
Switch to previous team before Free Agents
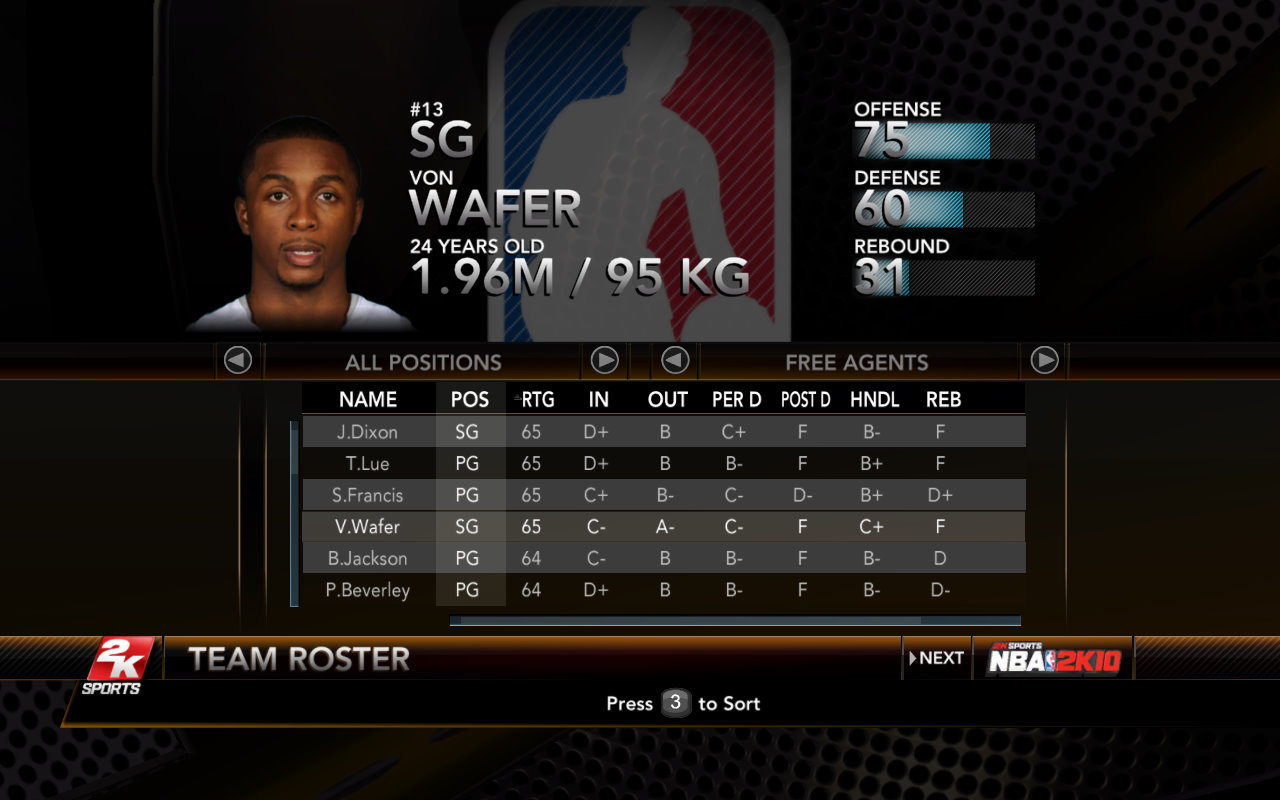[675, 360]
